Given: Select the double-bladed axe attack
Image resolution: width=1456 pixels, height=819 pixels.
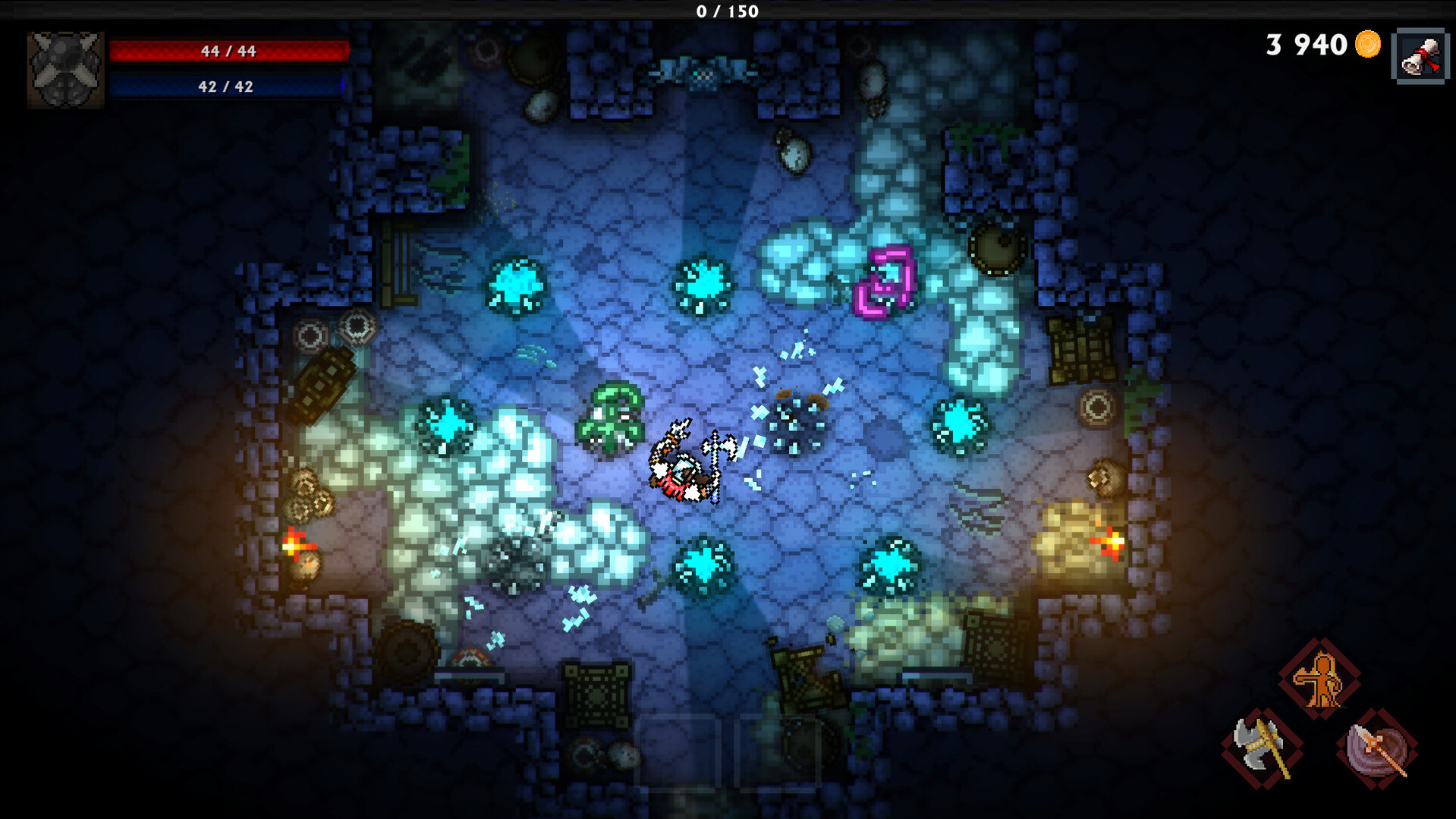Looking at the screenshot, I should coord(1262,748).
